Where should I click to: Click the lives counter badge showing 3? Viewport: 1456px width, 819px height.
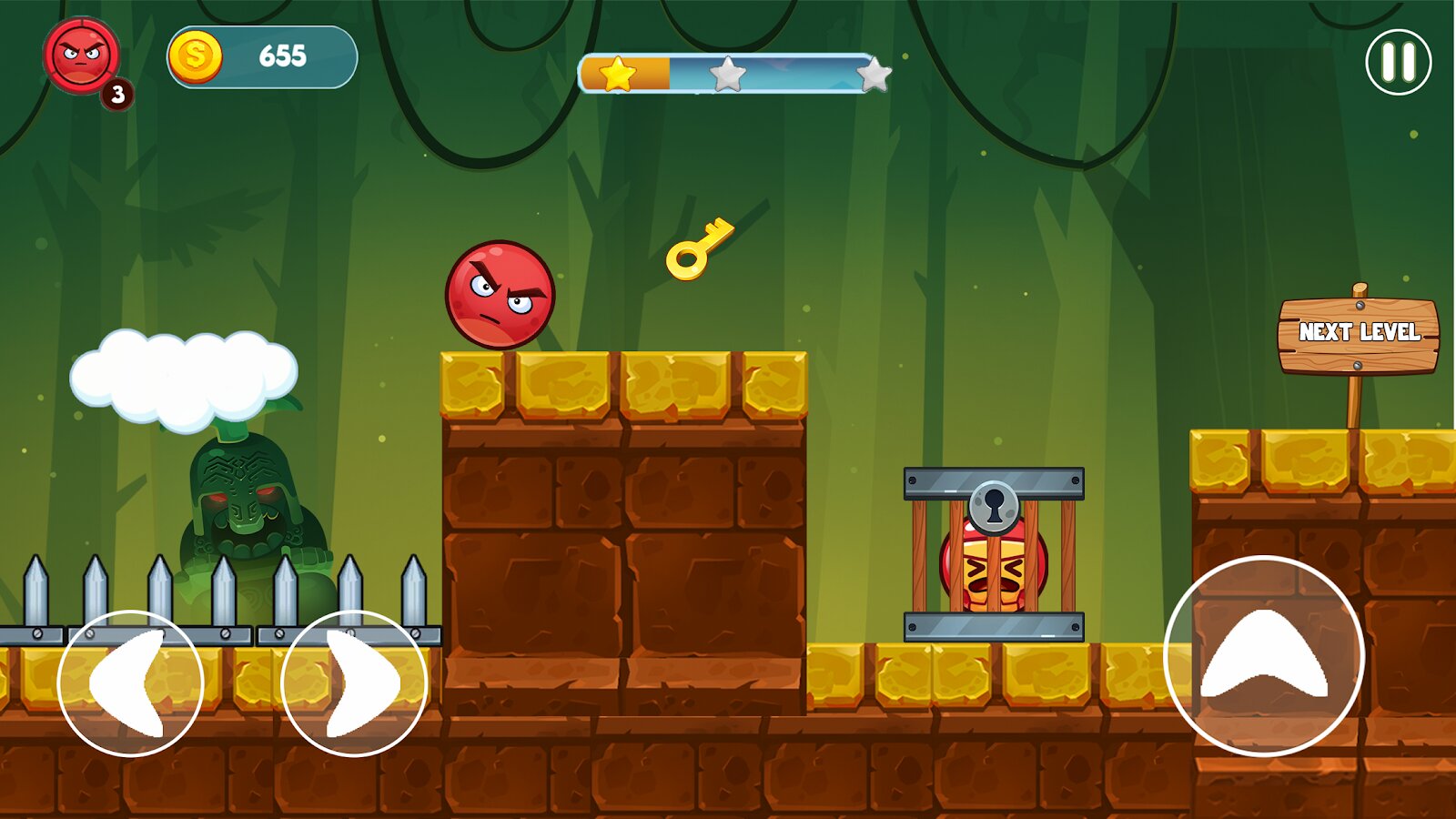coord(116,91)
